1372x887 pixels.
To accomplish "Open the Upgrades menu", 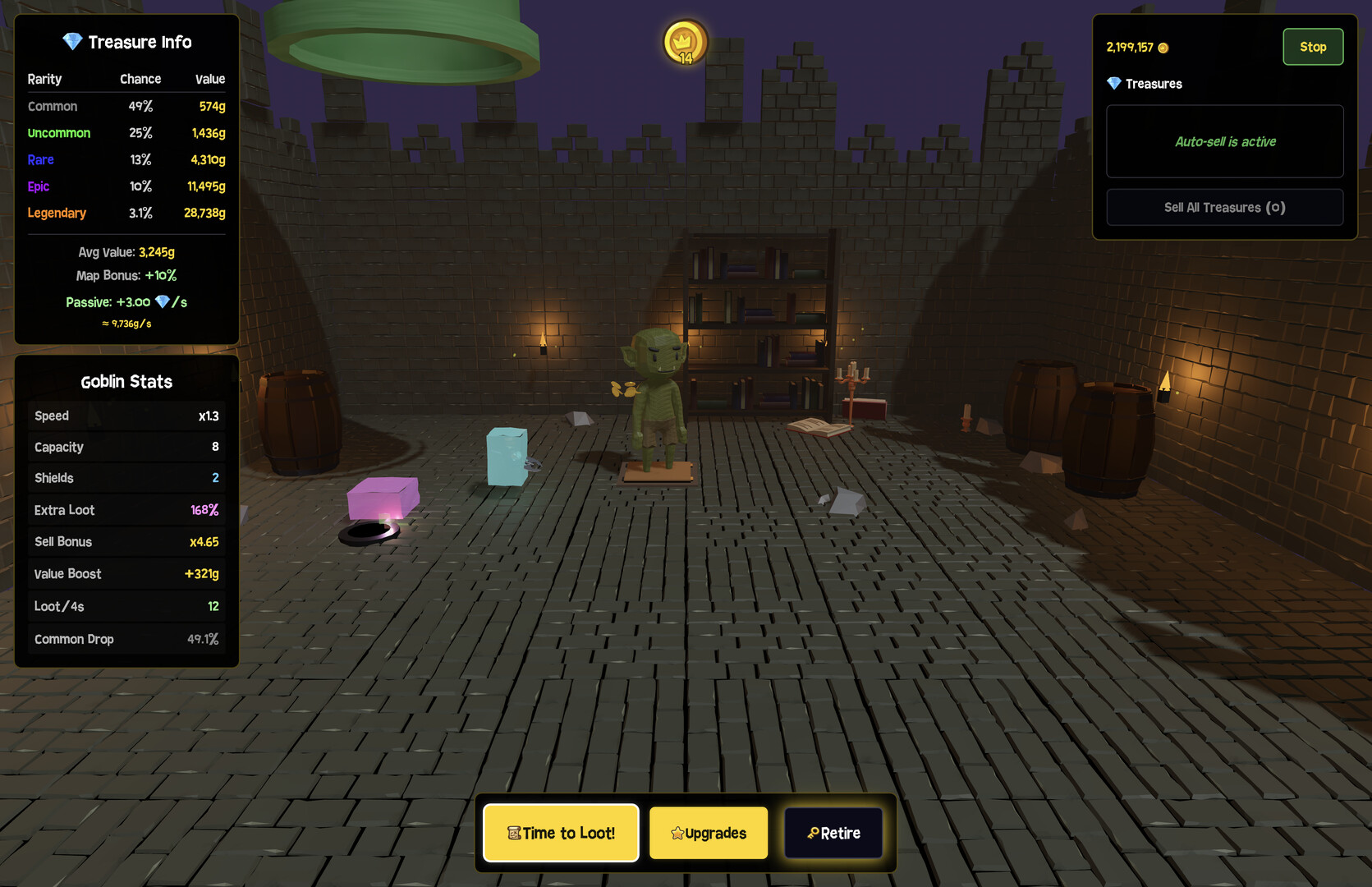I will pos(708,833).
